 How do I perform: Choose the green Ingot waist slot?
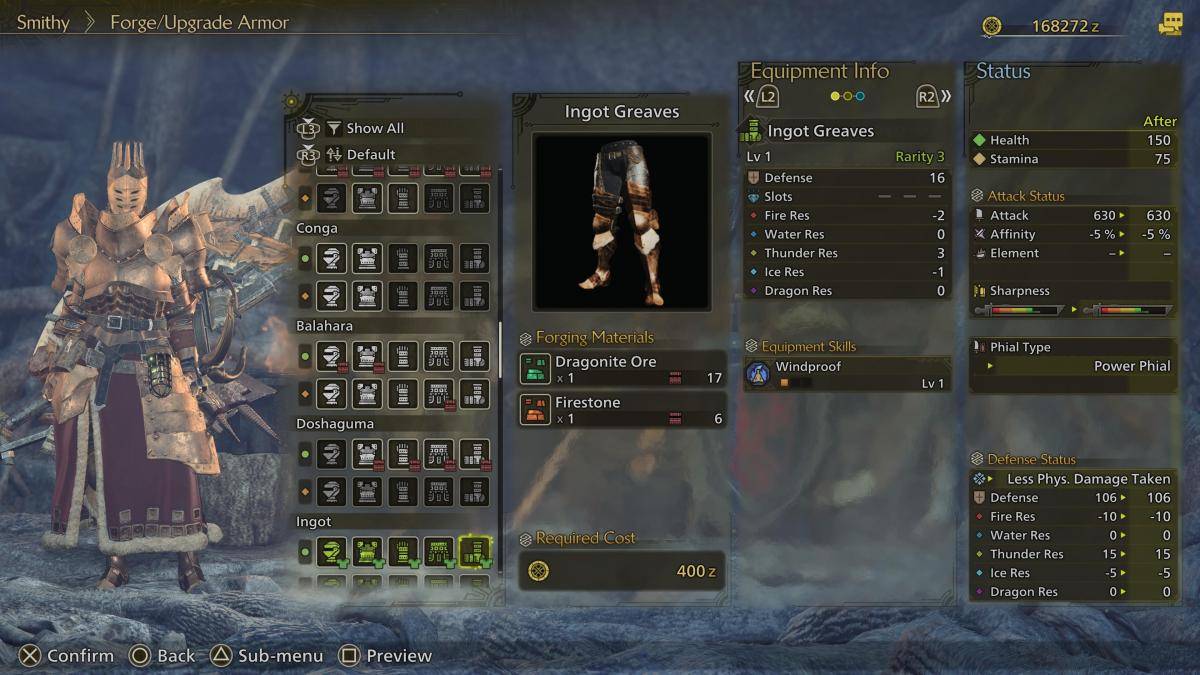point(439,550)
